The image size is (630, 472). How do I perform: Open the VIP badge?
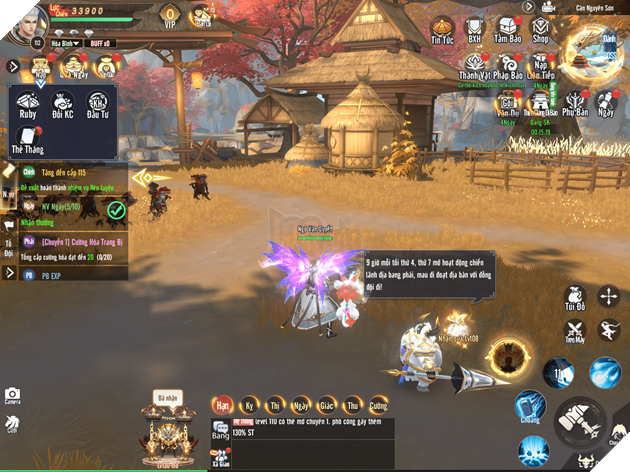[170, 16]
